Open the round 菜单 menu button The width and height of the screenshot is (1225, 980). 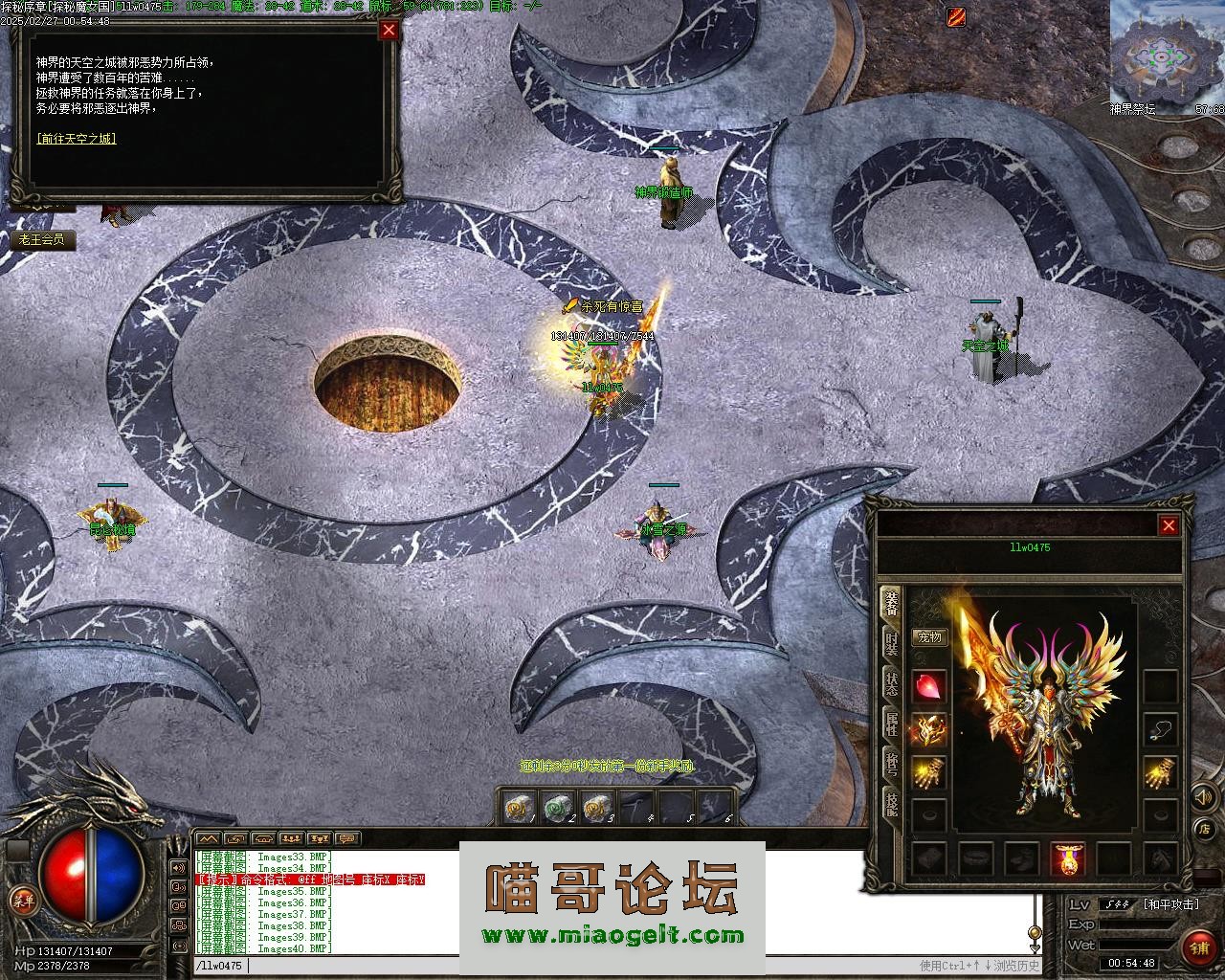[21, 899]
